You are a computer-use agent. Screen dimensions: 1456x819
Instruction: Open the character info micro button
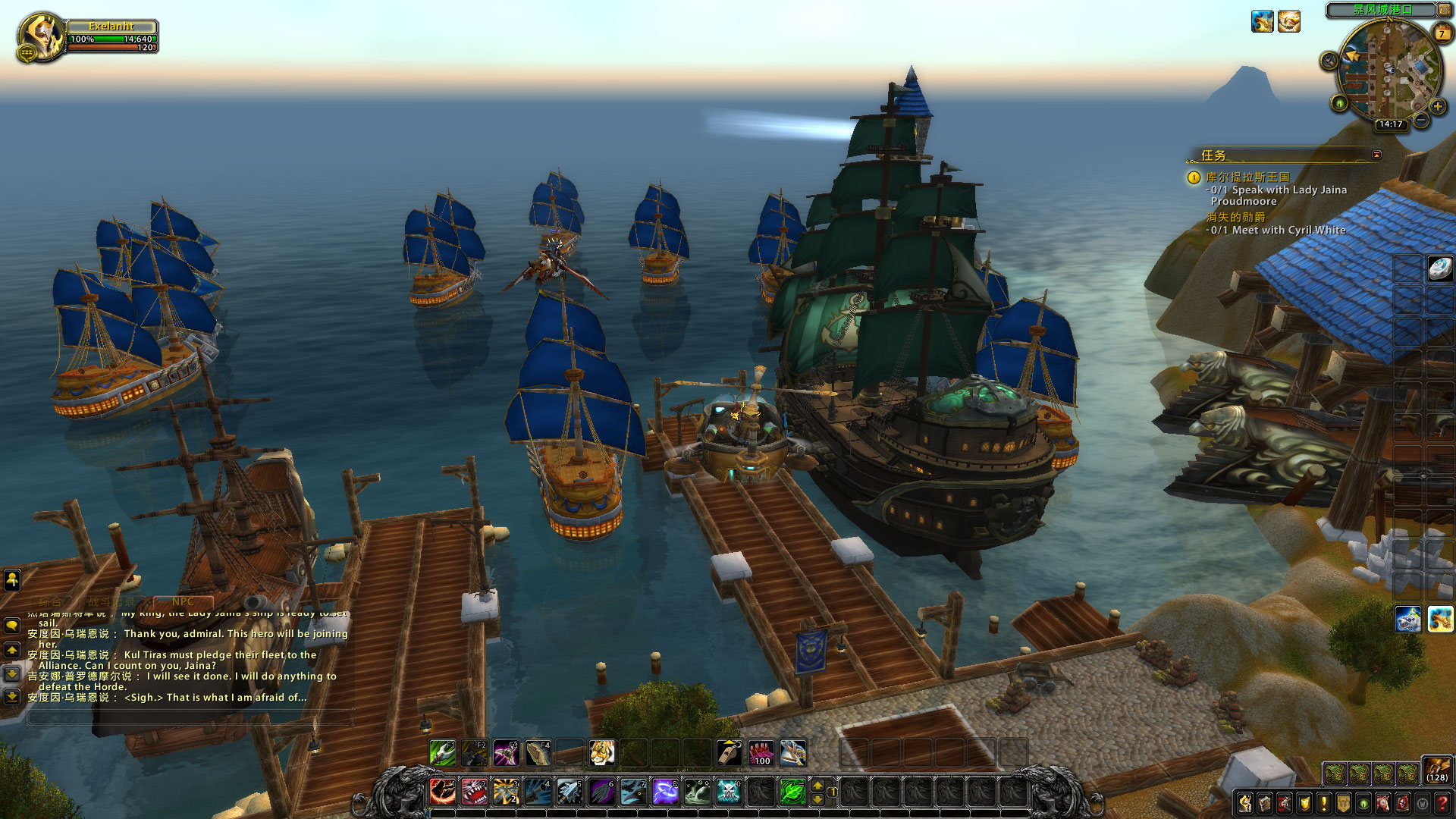[x=1245, y=802]
